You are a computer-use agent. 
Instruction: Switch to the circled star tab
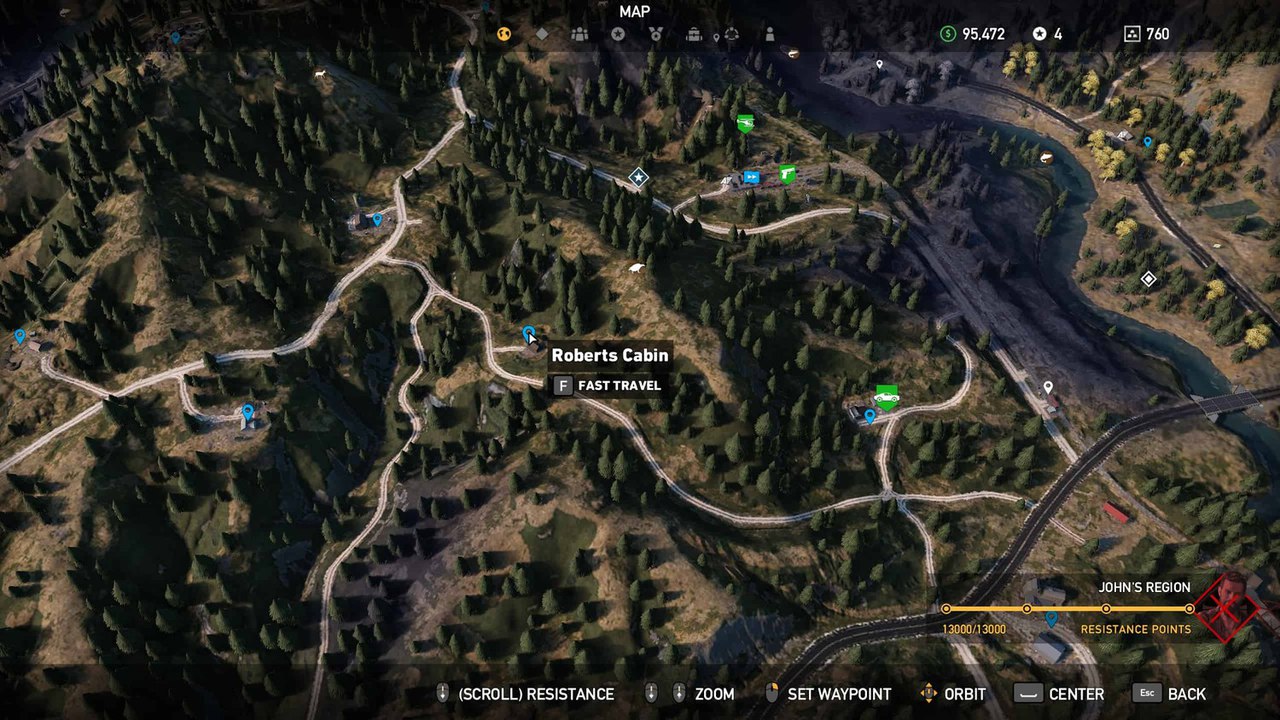point(618,34)
